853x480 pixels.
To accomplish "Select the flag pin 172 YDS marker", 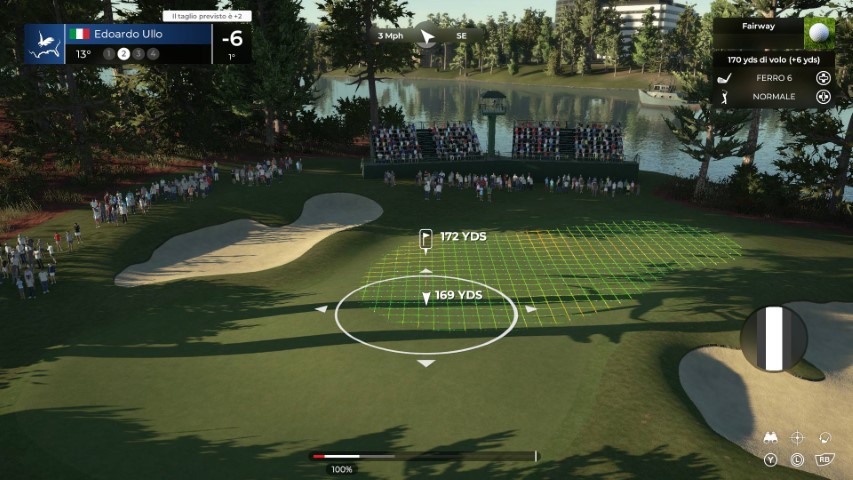I will (x=426, y=237).
